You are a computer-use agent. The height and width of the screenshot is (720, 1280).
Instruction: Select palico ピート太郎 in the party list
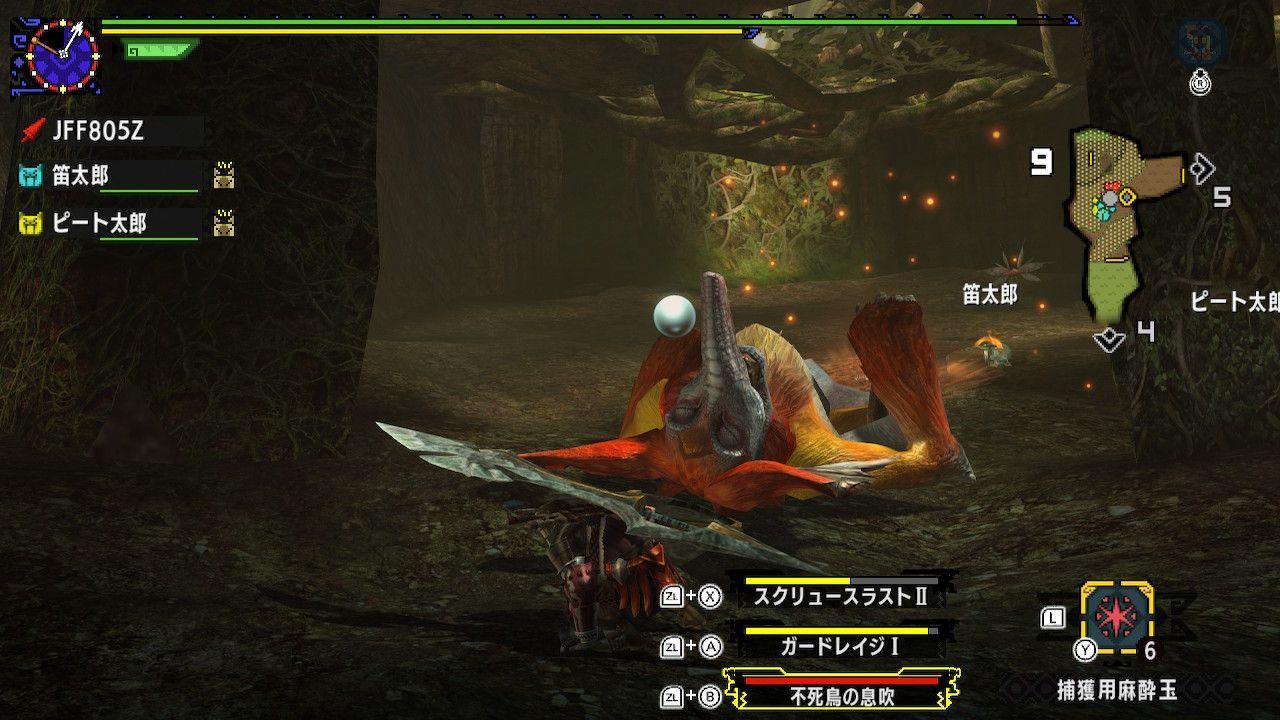pos(98,223)
